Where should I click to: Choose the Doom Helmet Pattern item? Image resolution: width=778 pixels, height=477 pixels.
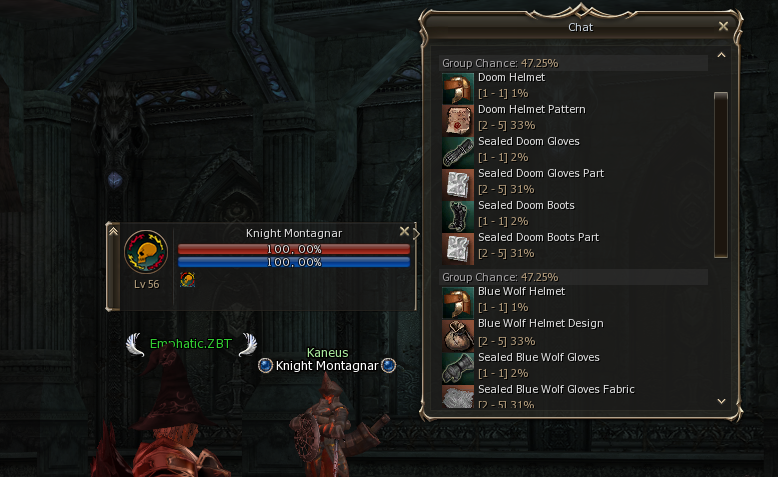531,110
